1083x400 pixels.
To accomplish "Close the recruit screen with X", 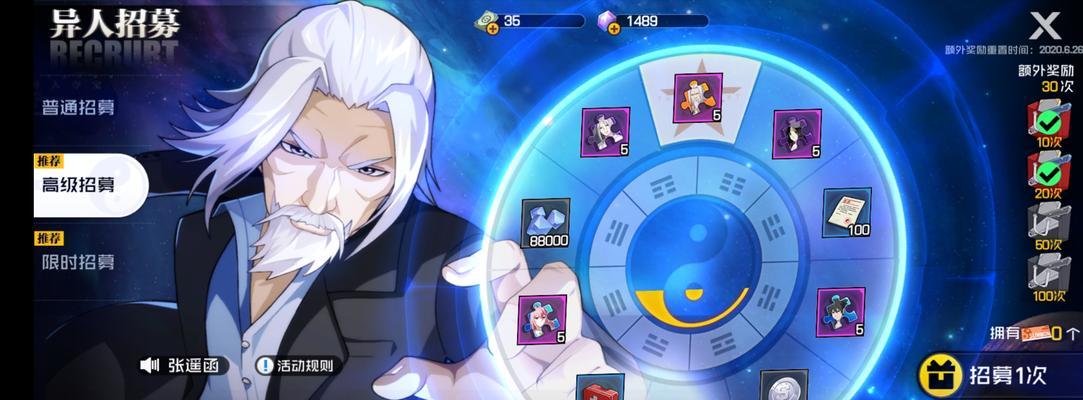I will pyautogui.click(x=1043, y=24).
